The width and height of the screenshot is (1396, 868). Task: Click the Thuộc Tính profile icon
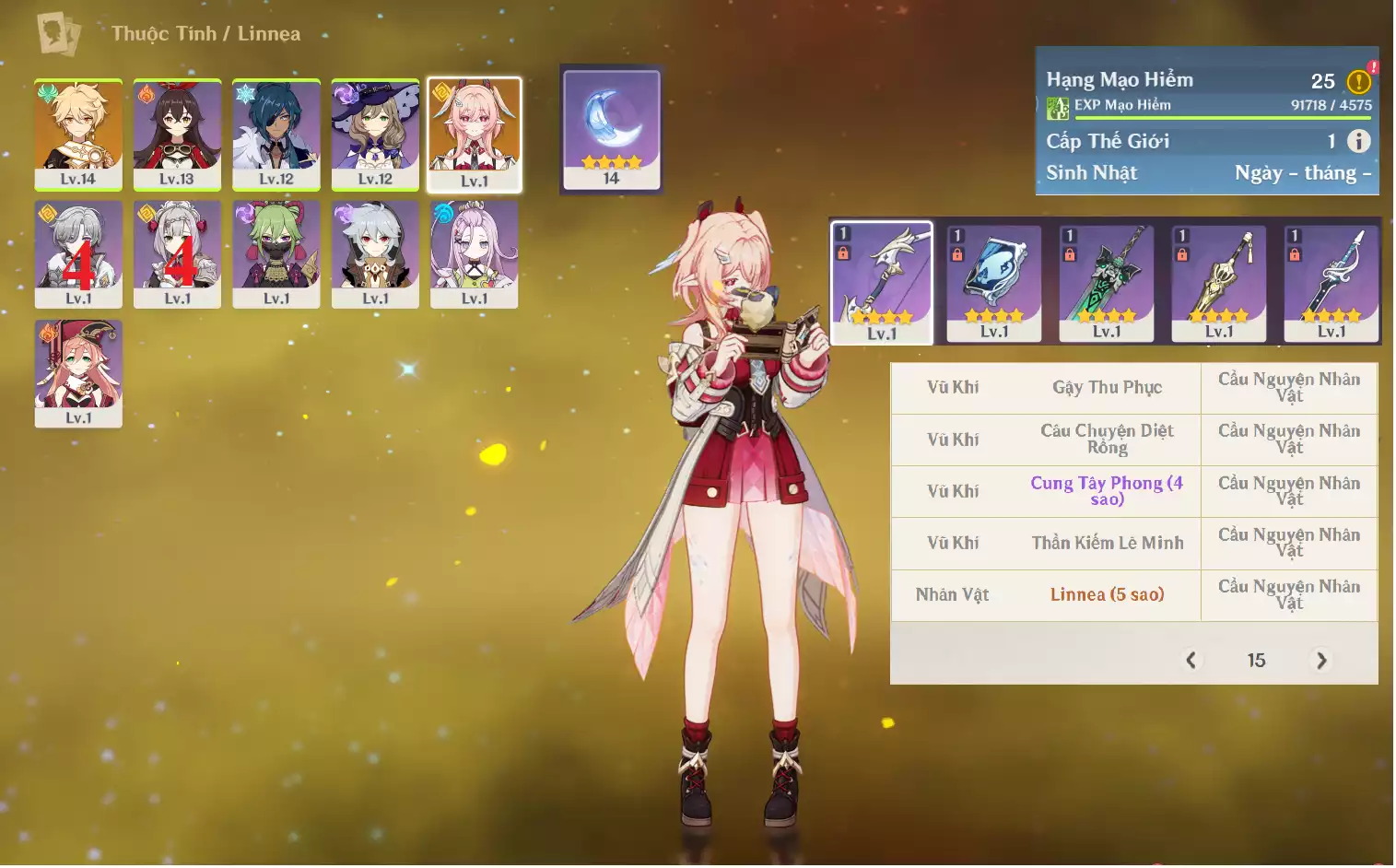click(x=58, y=34)
